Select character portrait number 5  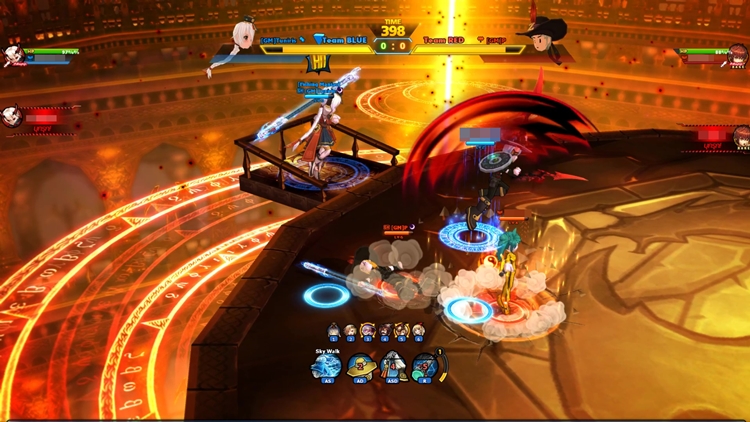coord(402,331)
